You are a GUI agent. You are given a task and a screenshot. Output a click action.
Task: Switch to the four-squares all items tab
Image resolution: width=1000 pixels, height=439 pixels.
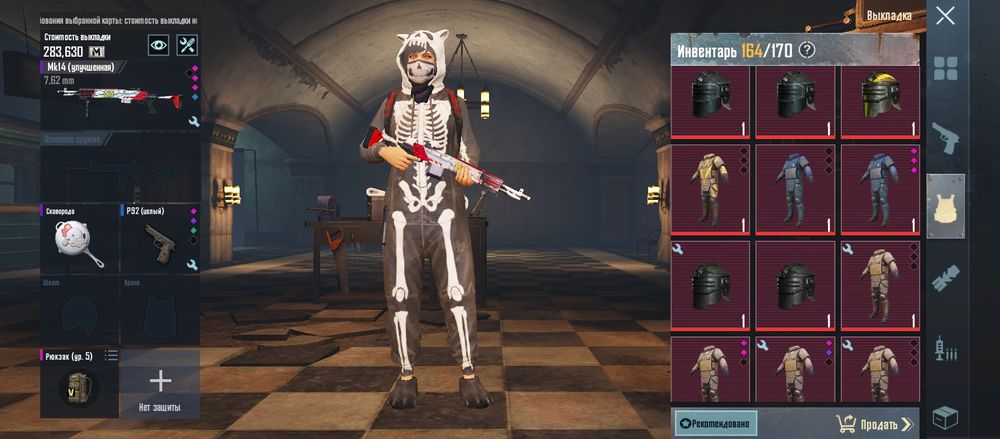coord(946,68)
